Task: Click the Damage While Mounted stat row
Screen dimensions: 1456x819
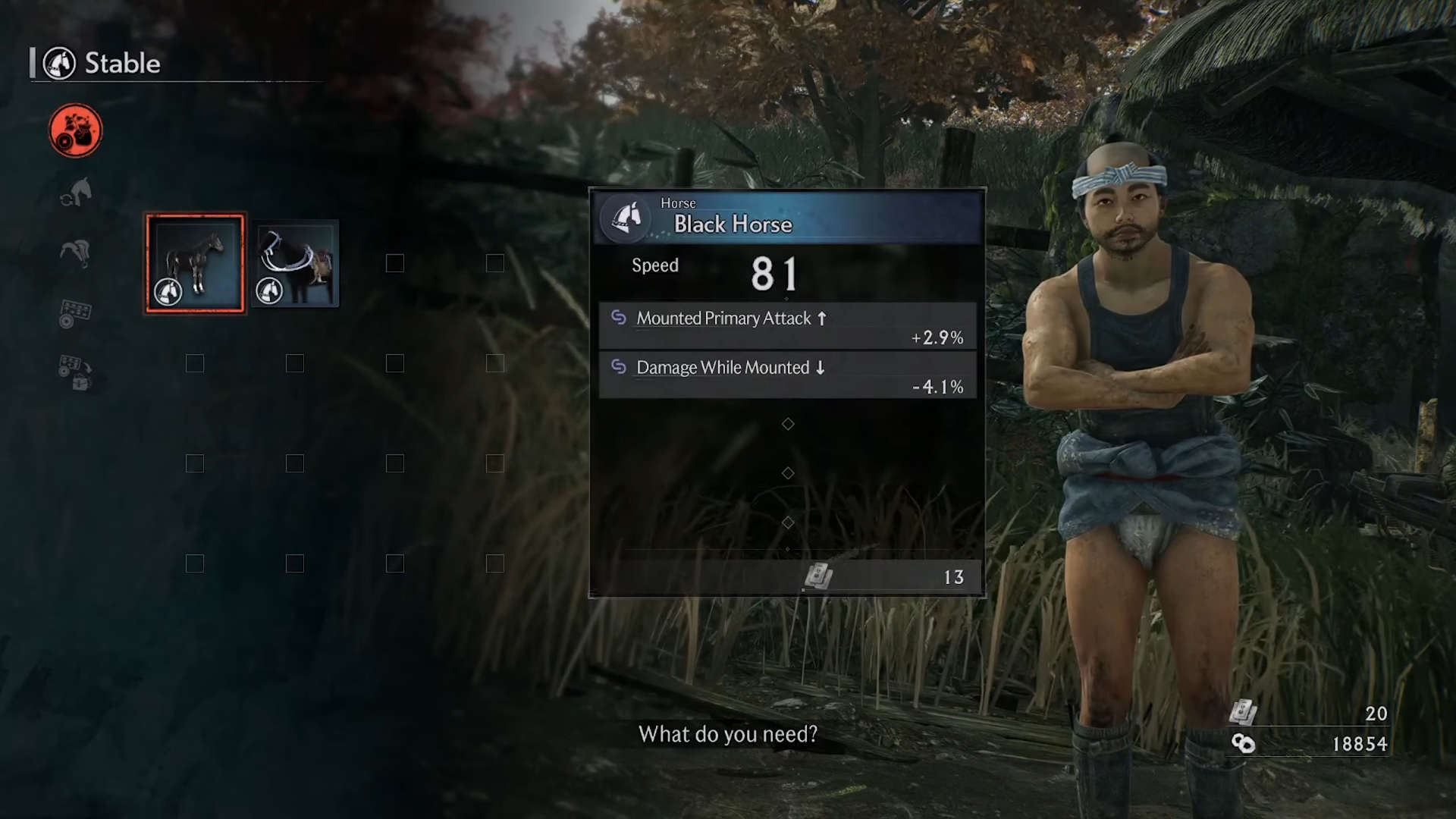Action: [x=787, y=375]
